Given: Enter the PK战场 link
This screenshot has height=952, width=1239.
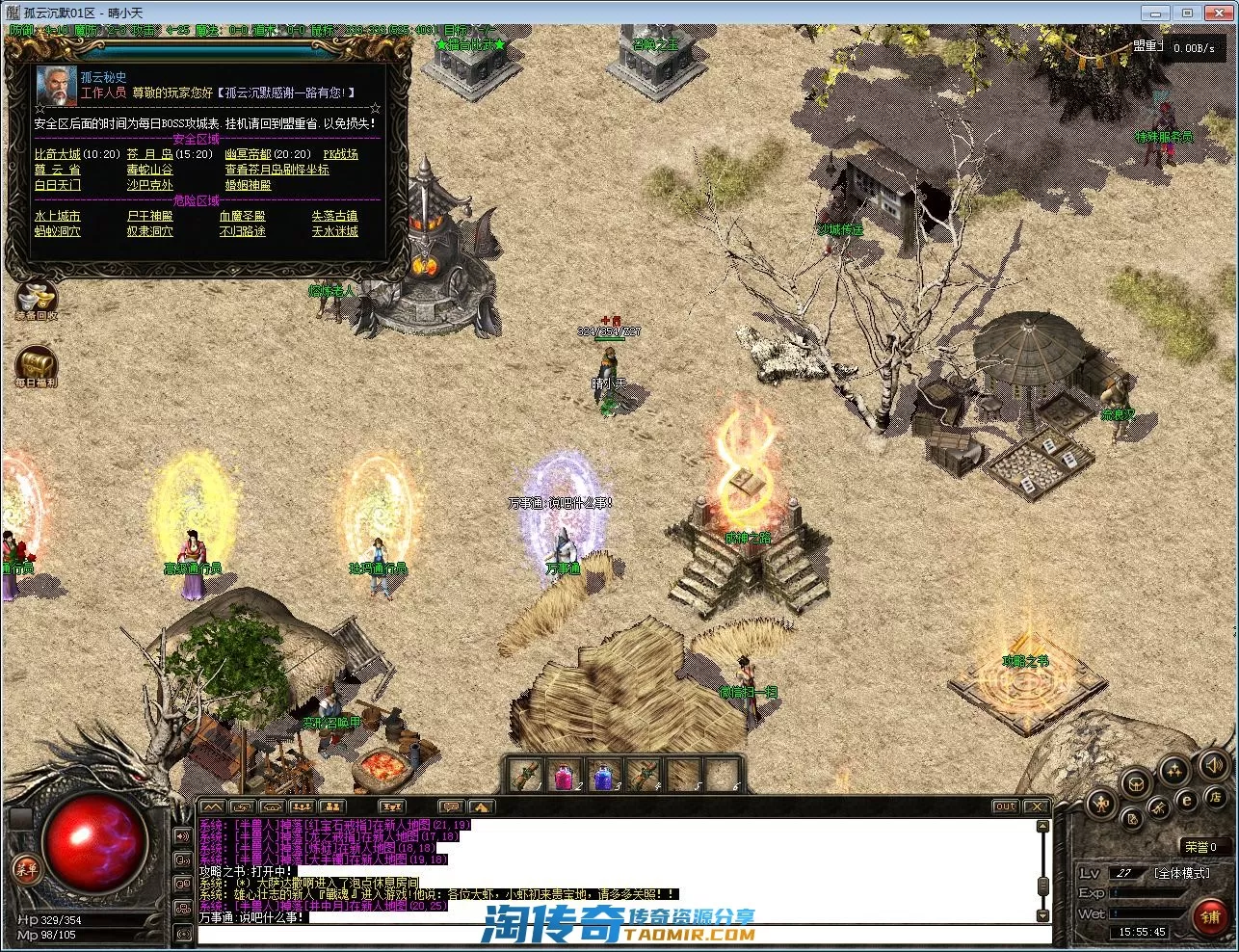Looking at the screenshot, I should tap(340, 154).
